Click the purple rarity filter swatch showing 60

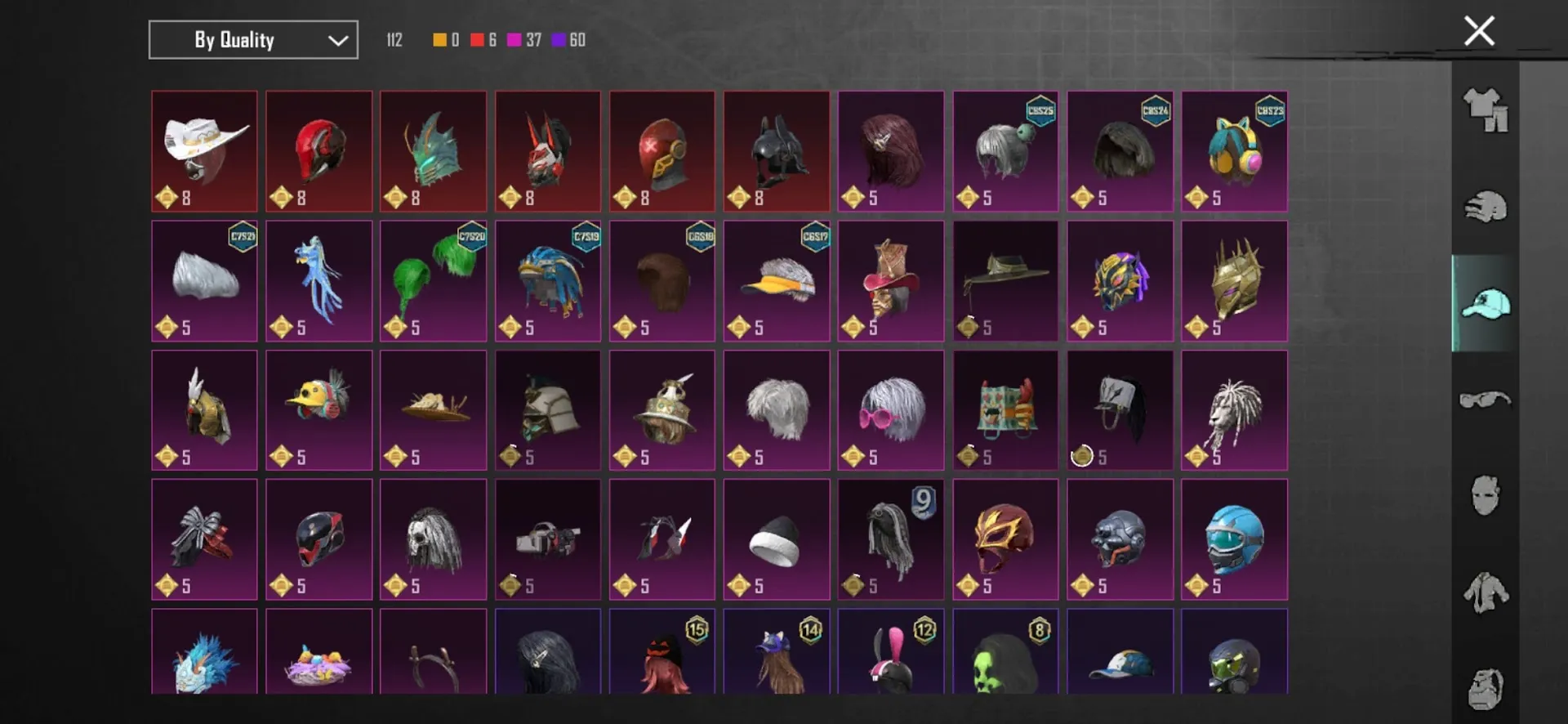point(559,39)
